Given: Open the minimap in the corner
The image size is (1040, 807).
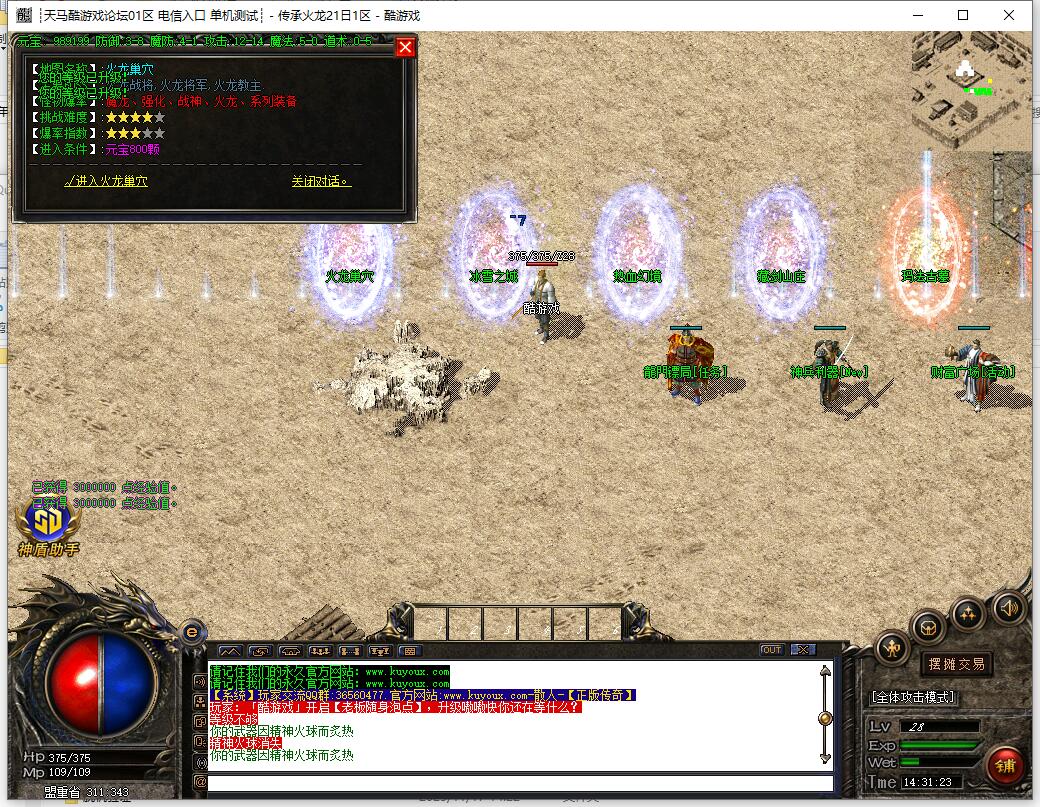Looking at the screenshot, I should coord(969,86).
